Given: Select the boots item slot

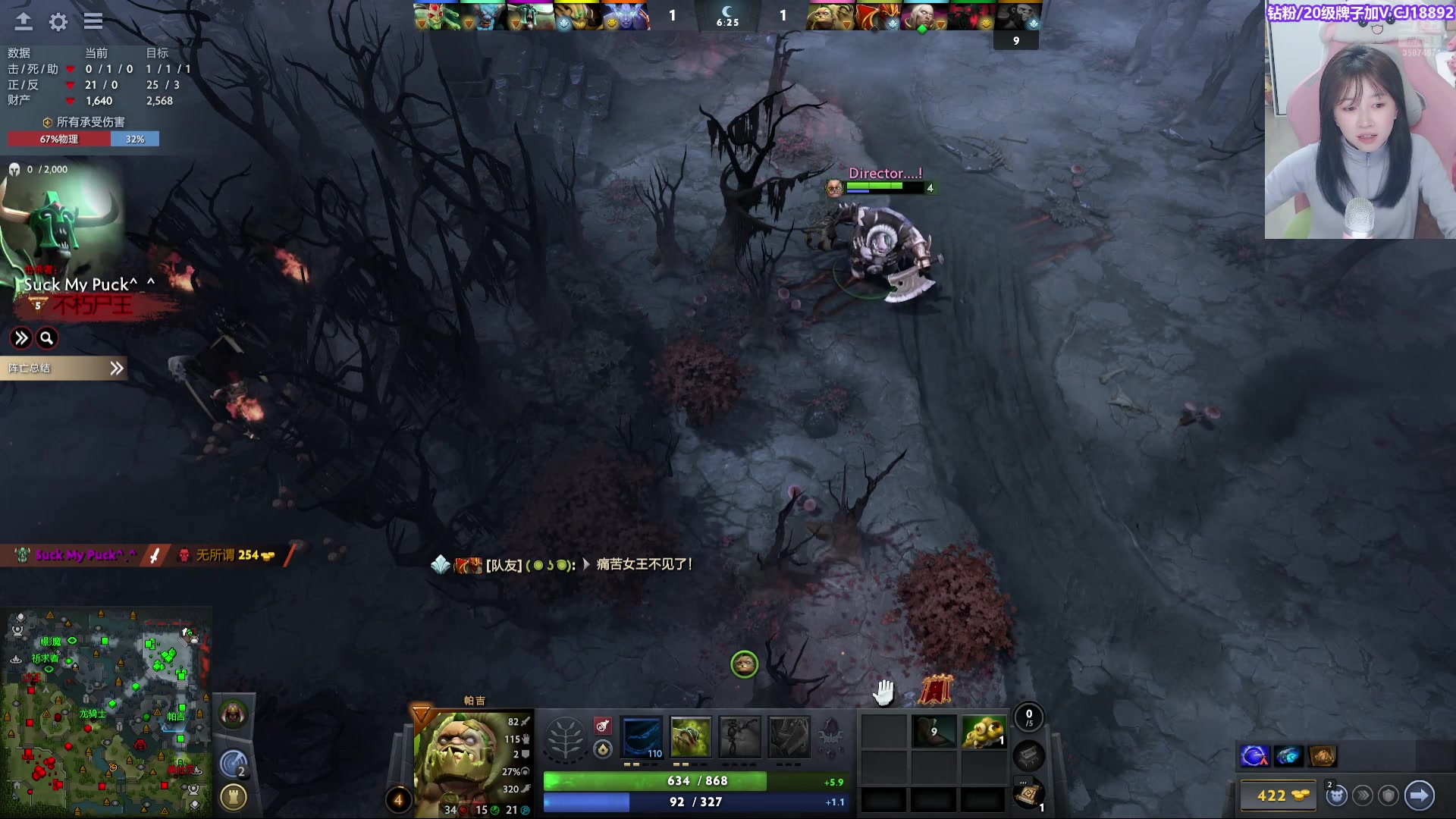Looking at the screenshot, I should [x=934, y=732].
